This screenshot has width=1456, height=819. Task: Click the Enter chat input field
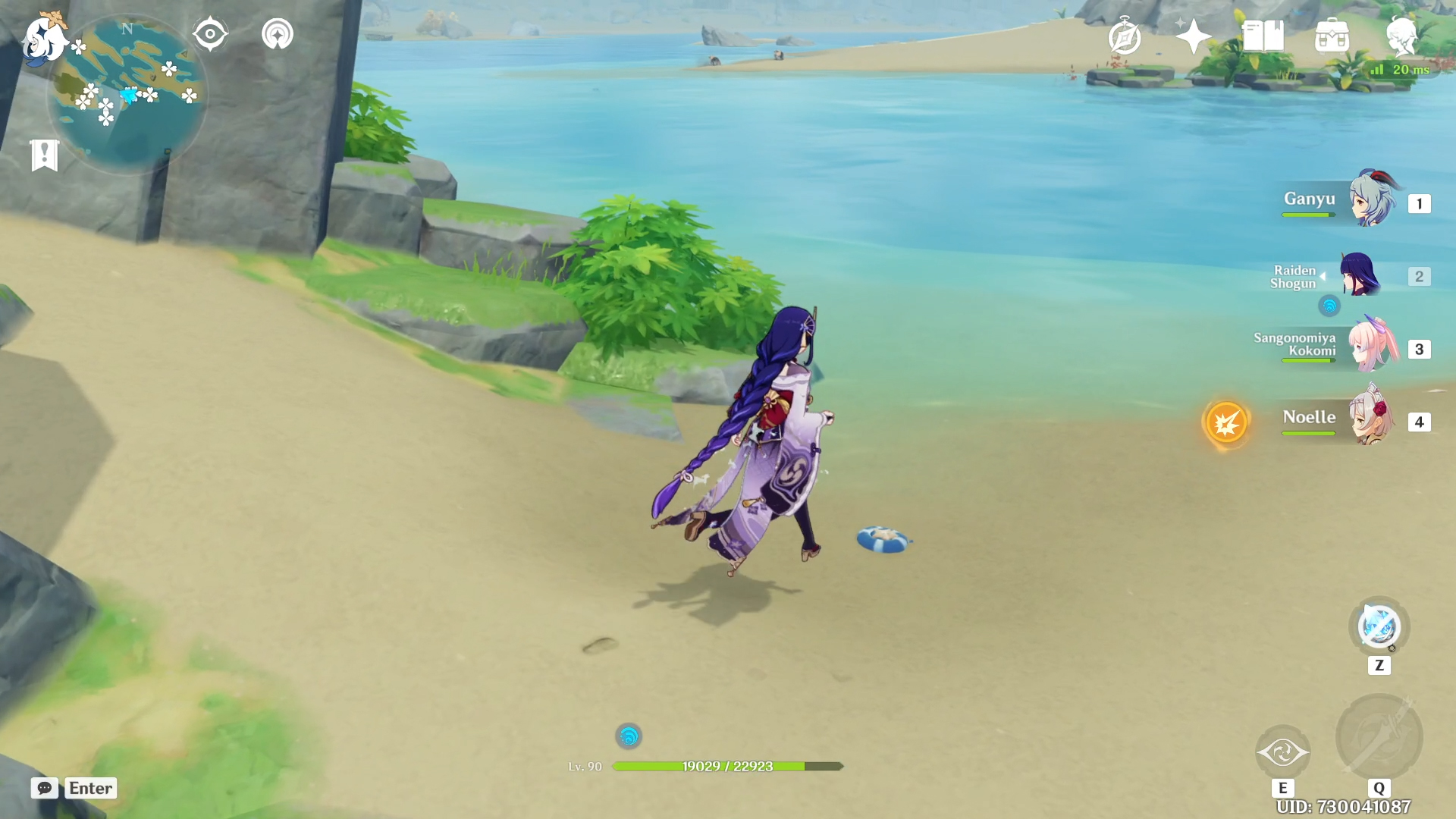90,789
